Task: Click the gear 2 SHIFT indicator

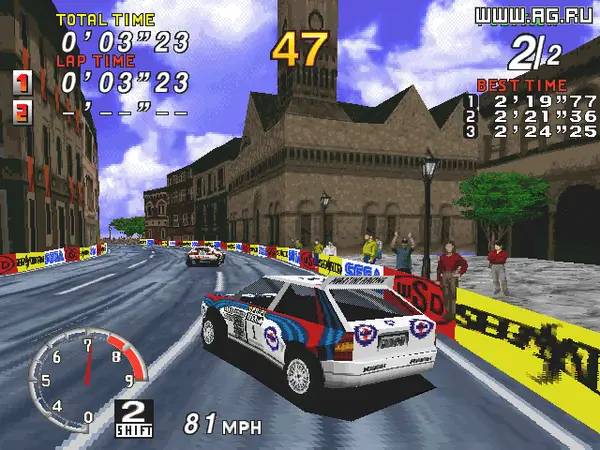Action: [x=133, y=417]
